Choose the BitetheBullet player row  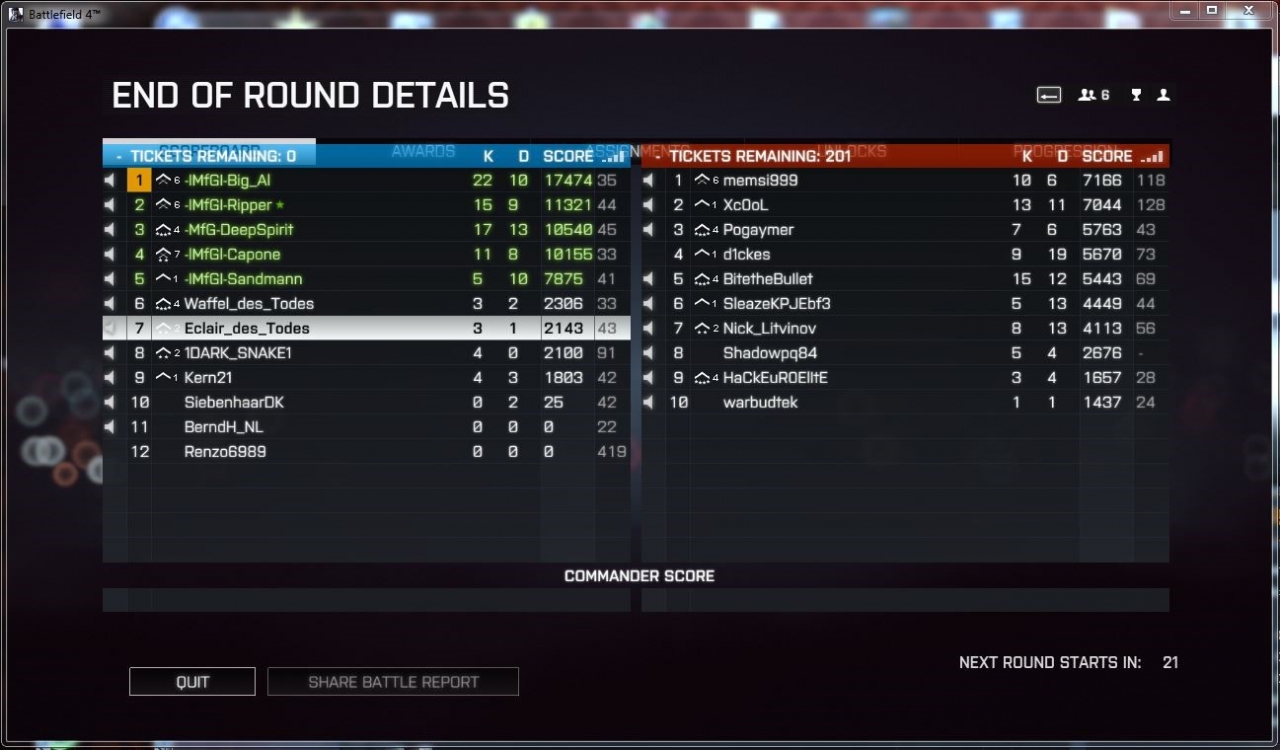pos(768,279)
